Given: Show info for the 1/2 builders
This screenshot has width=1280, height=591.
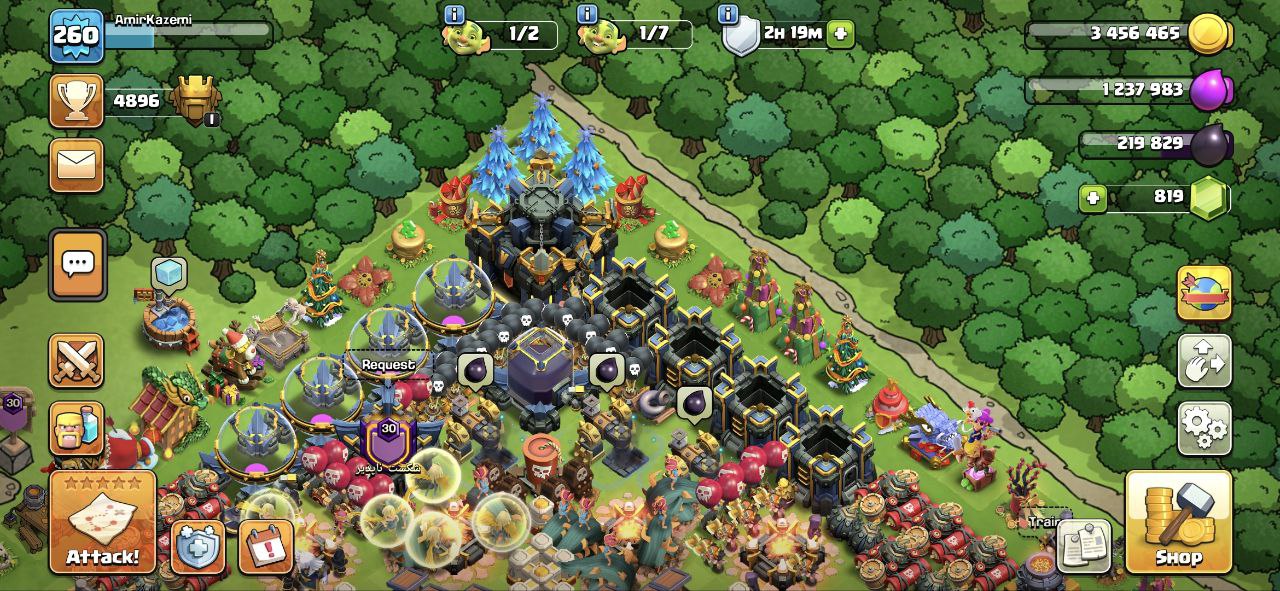Looking at the screenshot, I should click(454, 14).
